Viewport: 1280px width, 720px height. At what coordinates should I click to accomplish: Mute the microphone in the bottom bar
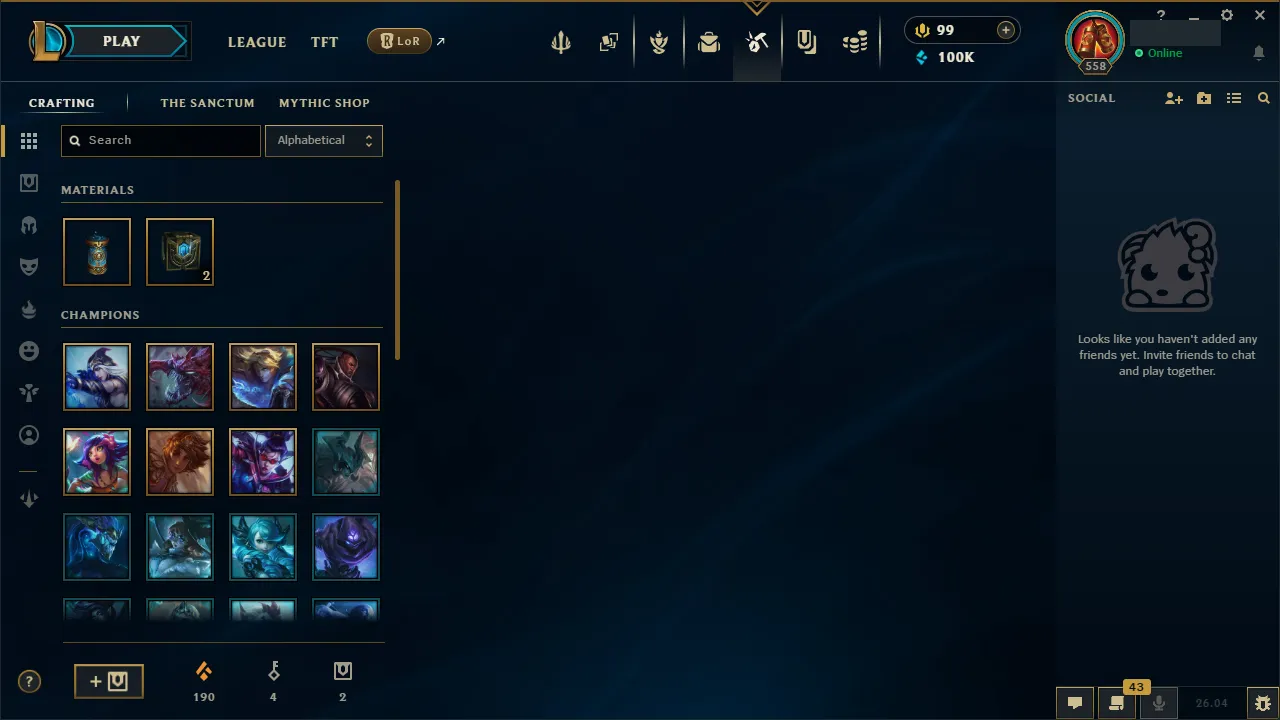1159,702
